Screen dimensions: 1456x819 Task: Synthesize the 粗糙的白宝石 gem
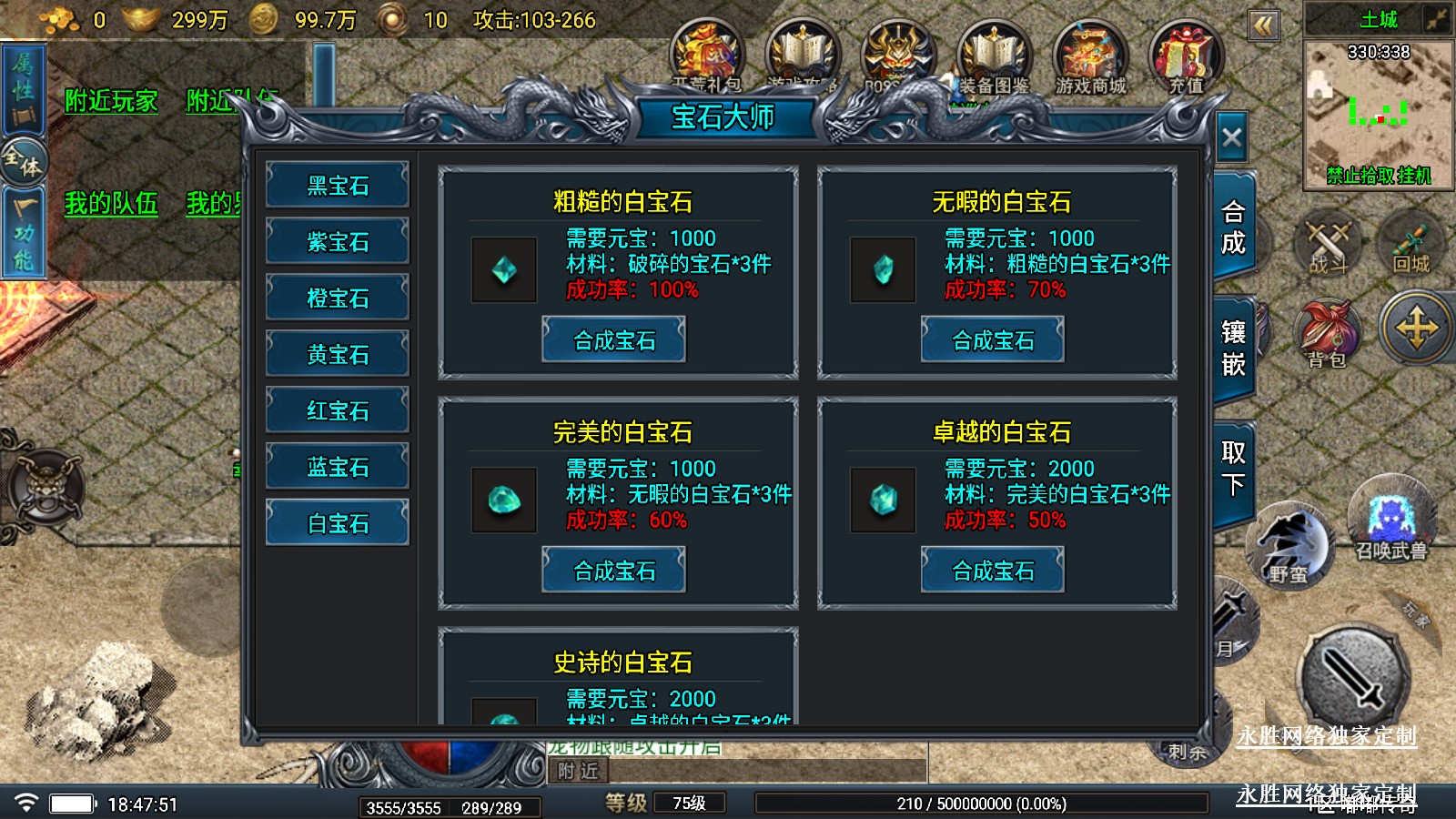[614, 340]
